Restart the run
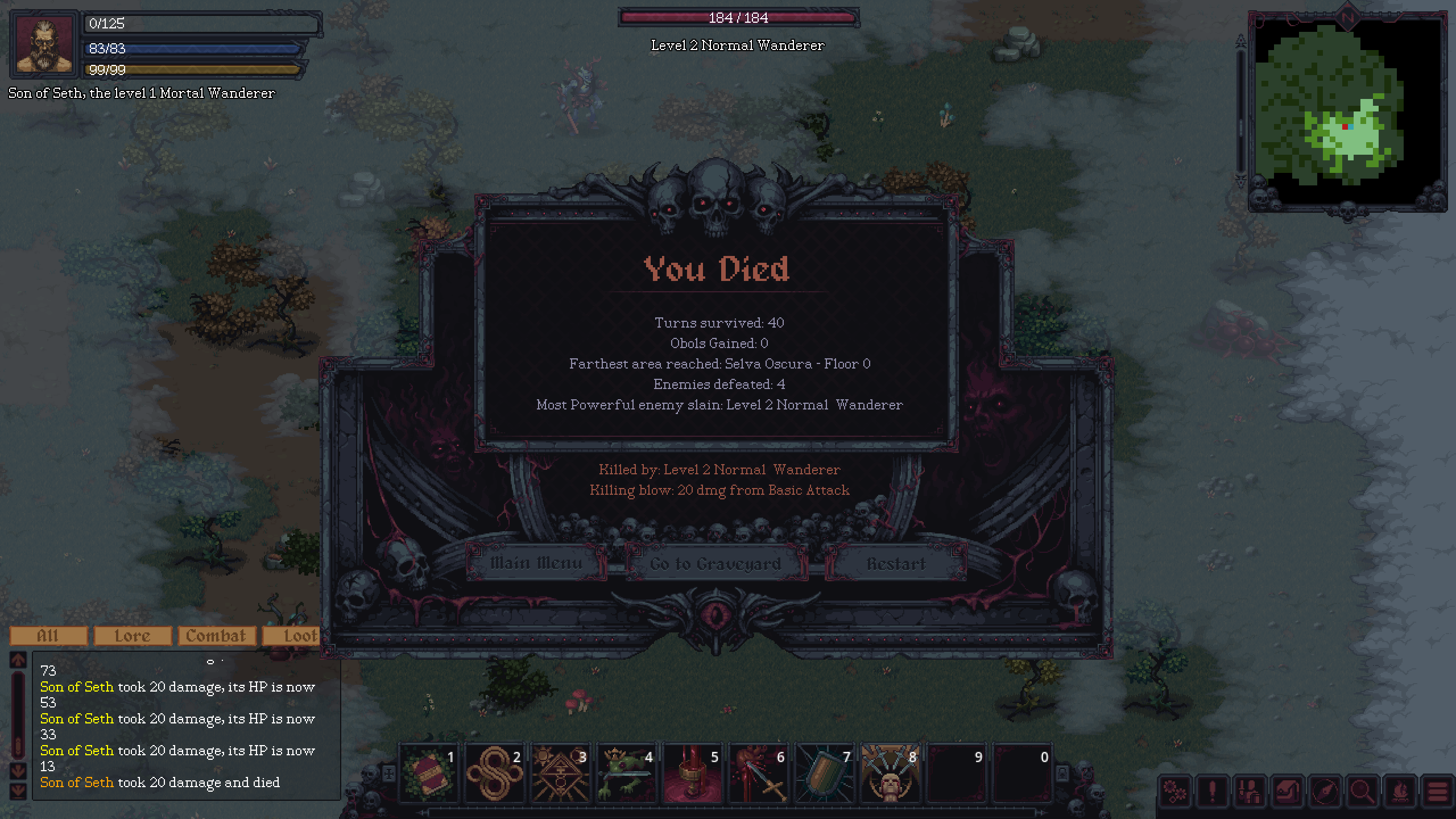The image size is (1456, 819). point(896,564)
